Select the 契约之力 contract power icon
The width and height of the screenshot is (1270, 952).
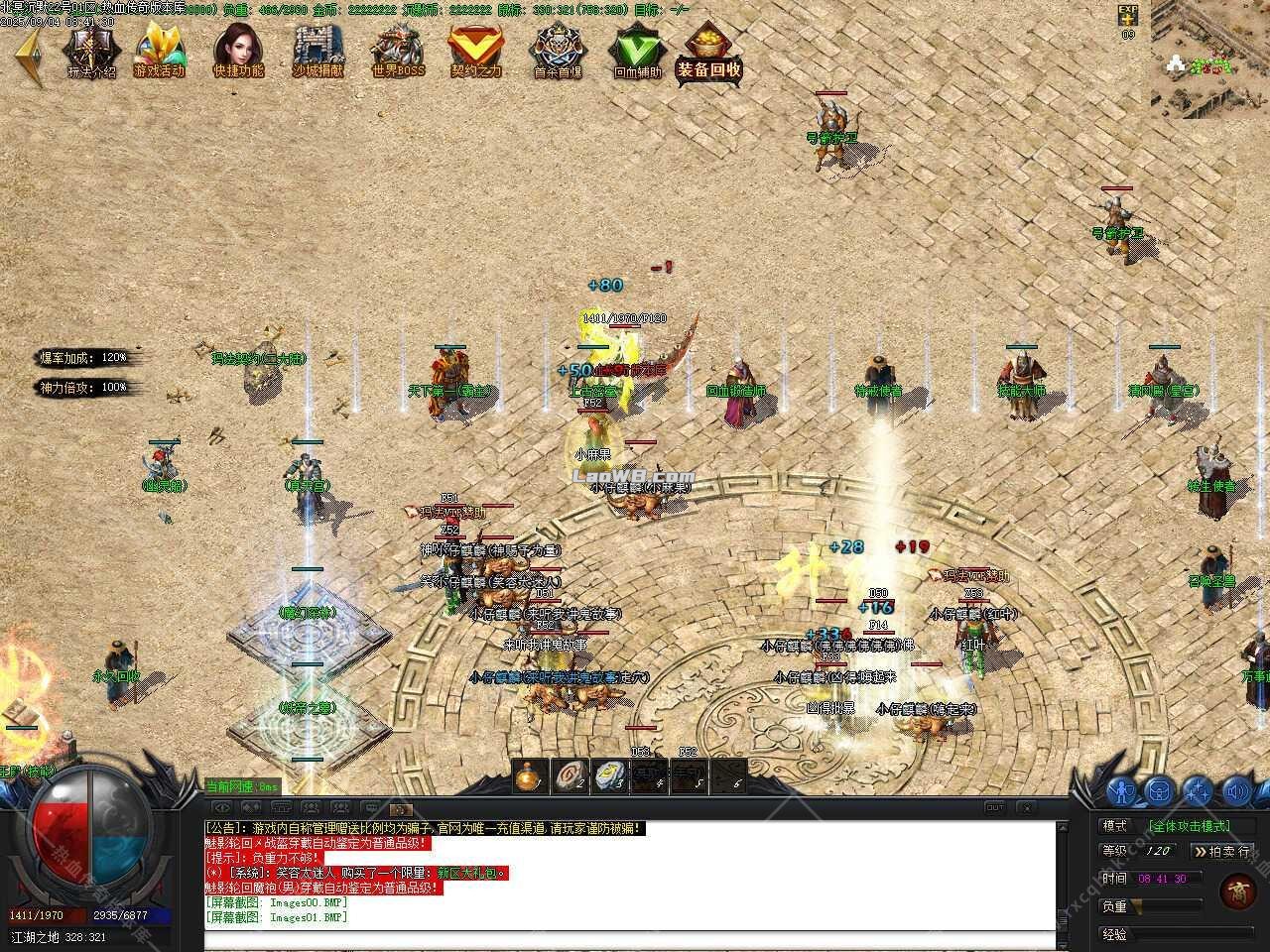476,50
